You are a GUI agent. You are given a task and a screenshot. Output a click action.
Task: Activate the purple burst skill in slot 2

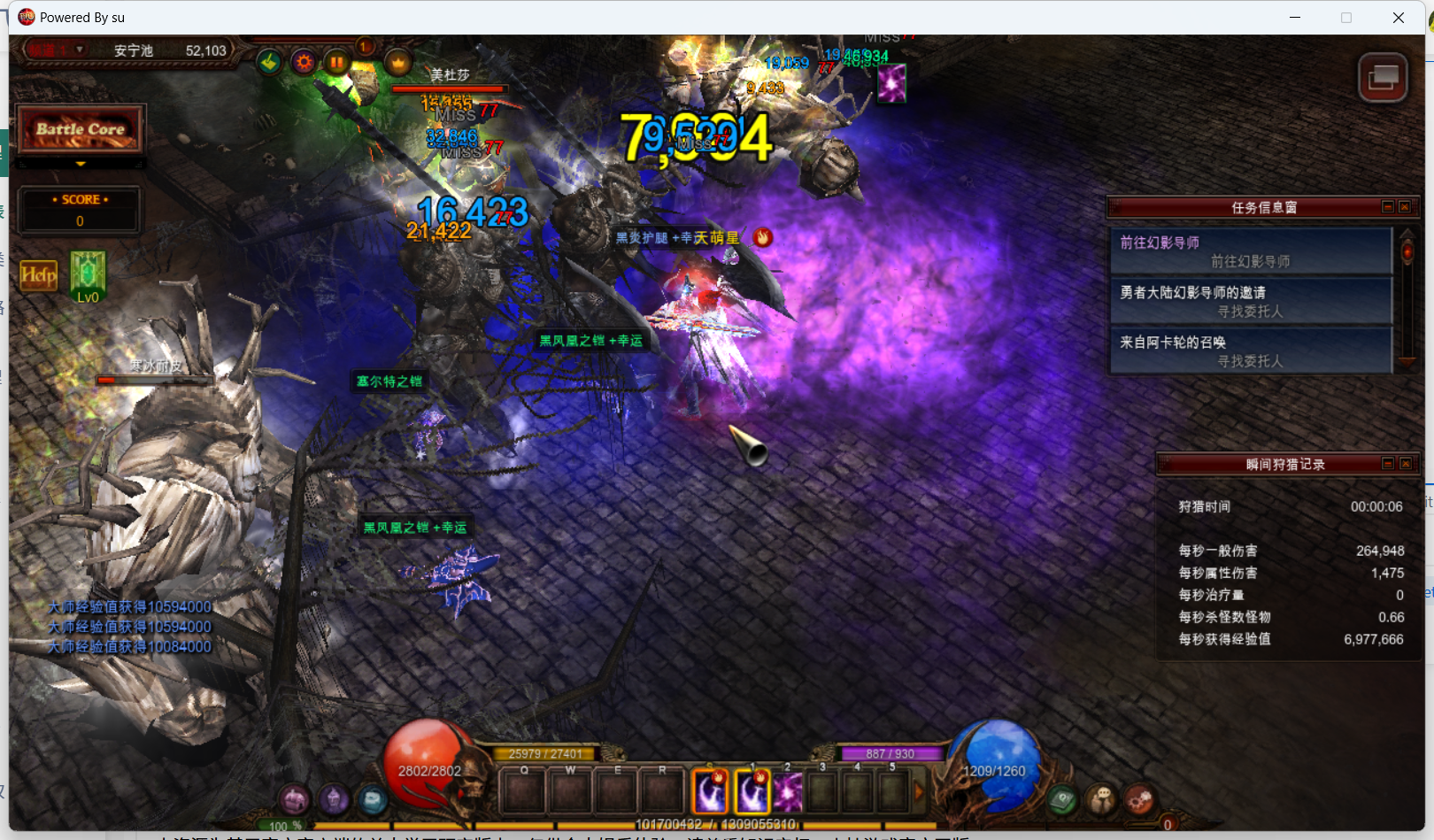788,792
